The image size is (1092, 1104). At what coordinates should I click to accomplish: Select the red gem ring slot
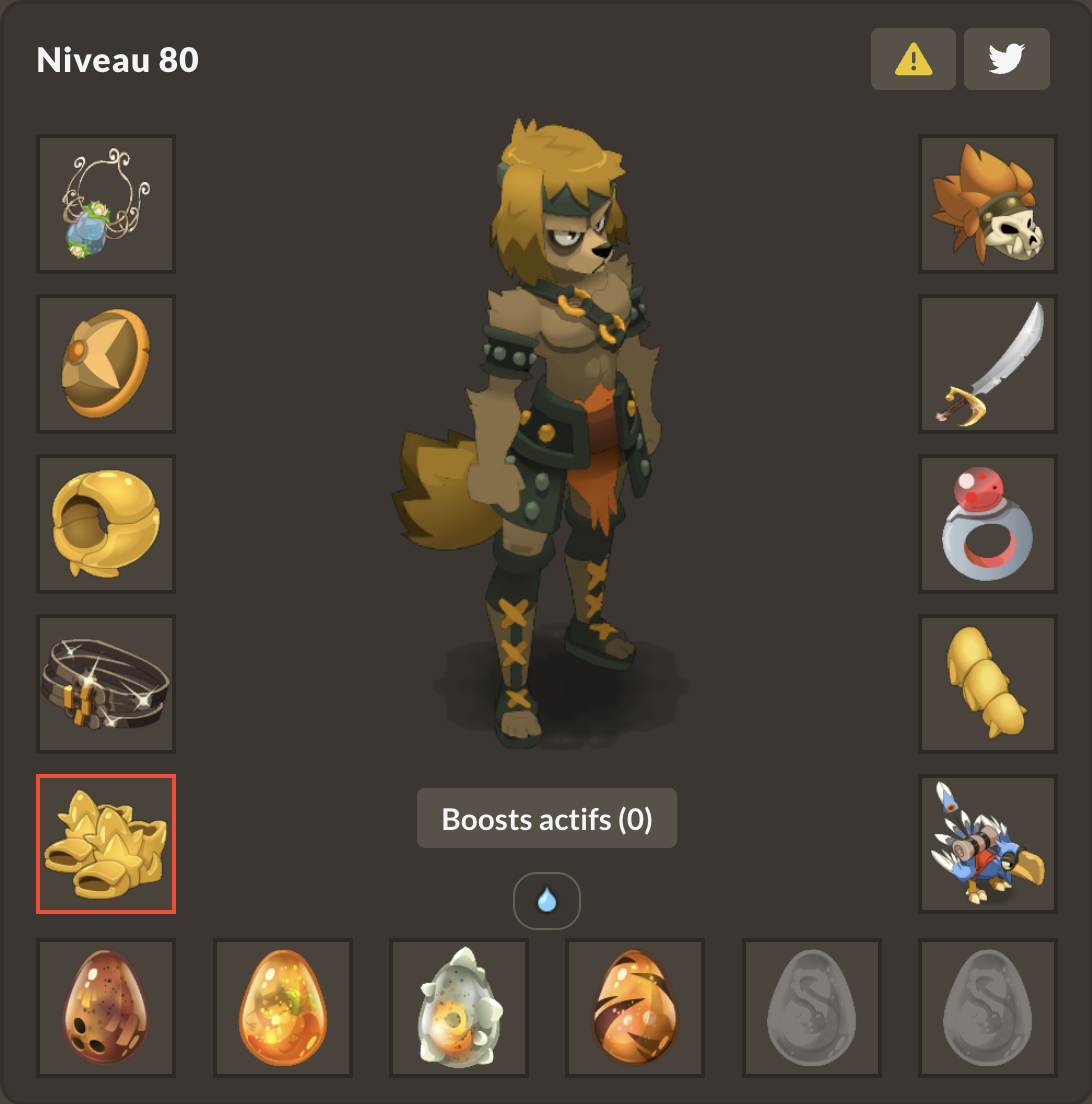988,524
